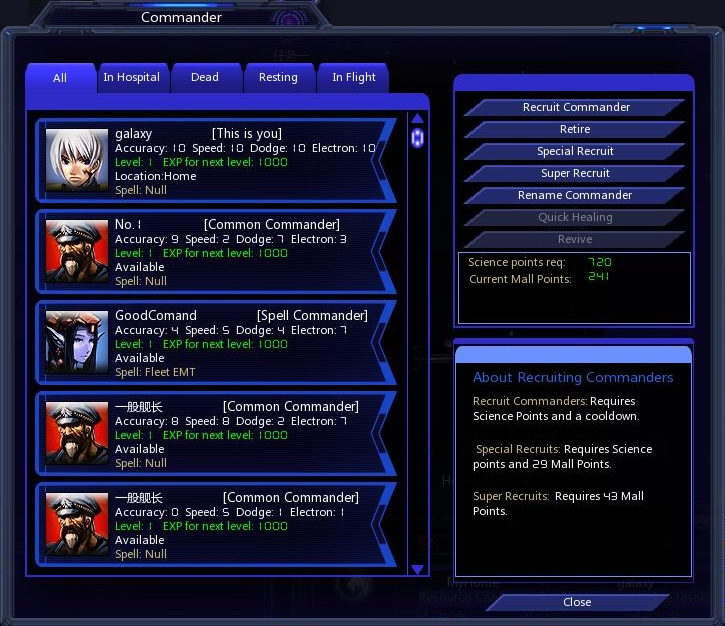
Task: Select the In Flight tab
Action: click(354, 78)
